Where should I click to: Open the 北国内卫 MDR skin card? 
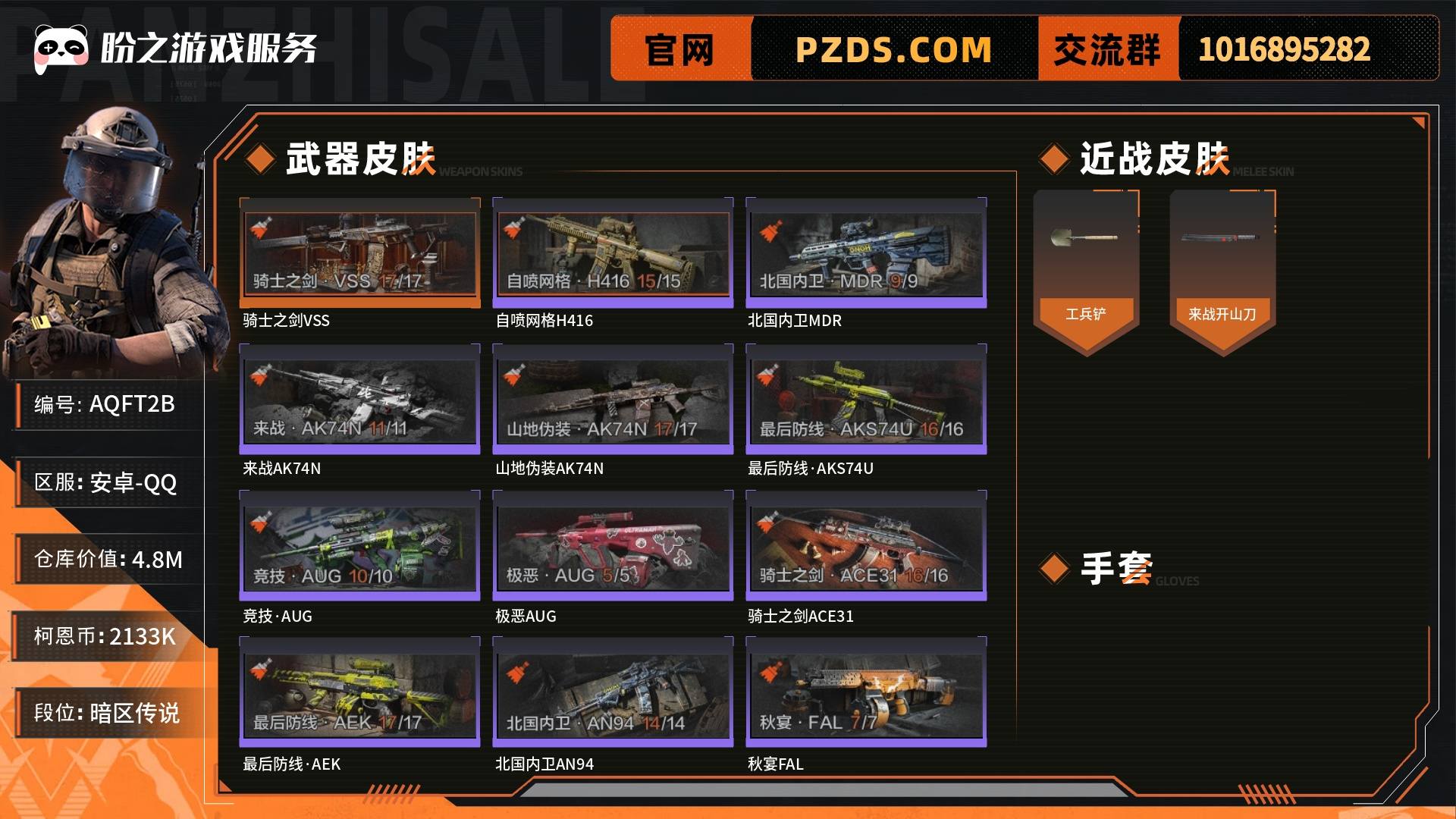click(x=866, y=253)
